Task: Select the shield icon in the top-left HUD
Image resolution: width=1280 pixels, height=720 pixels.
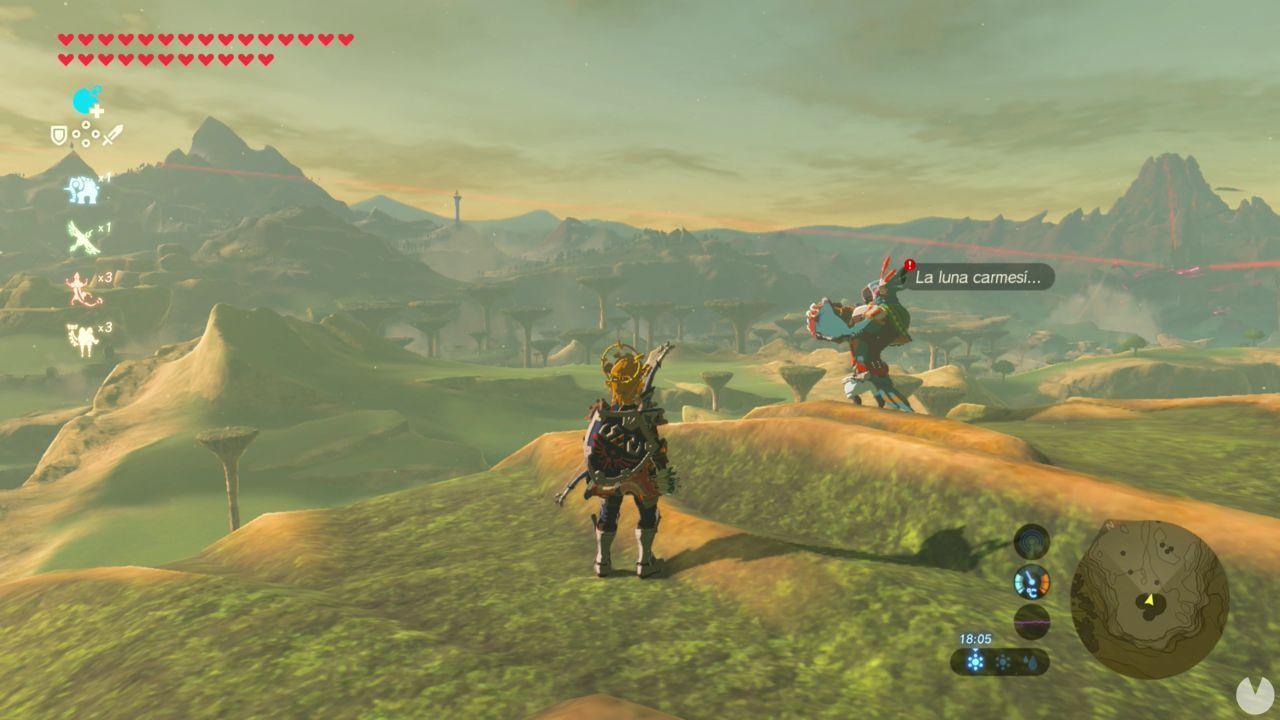Action: pos(58,133)
